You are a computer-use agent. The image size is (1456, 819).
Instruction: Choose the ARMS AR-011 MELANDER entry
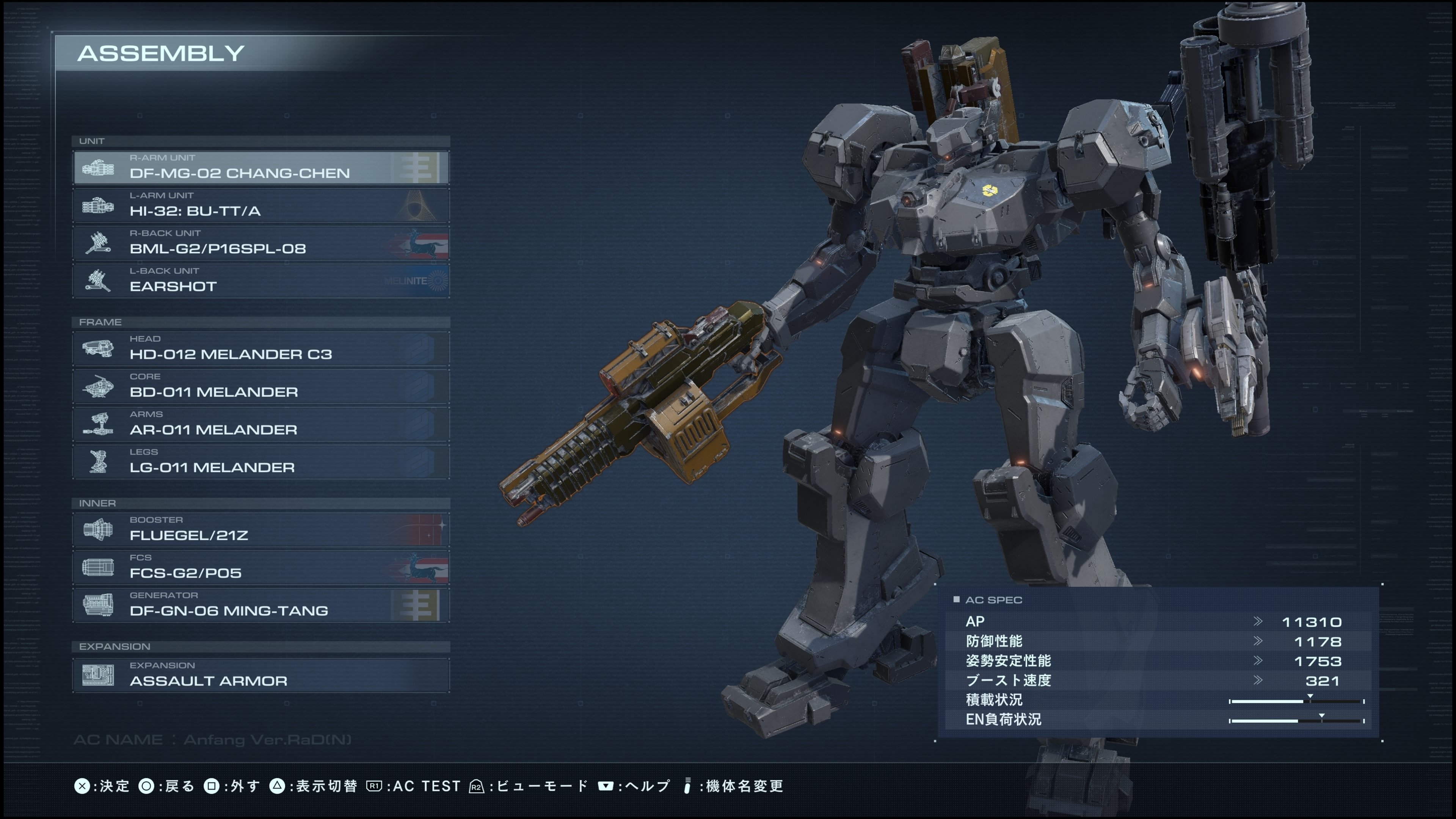[x=260, y=424]
